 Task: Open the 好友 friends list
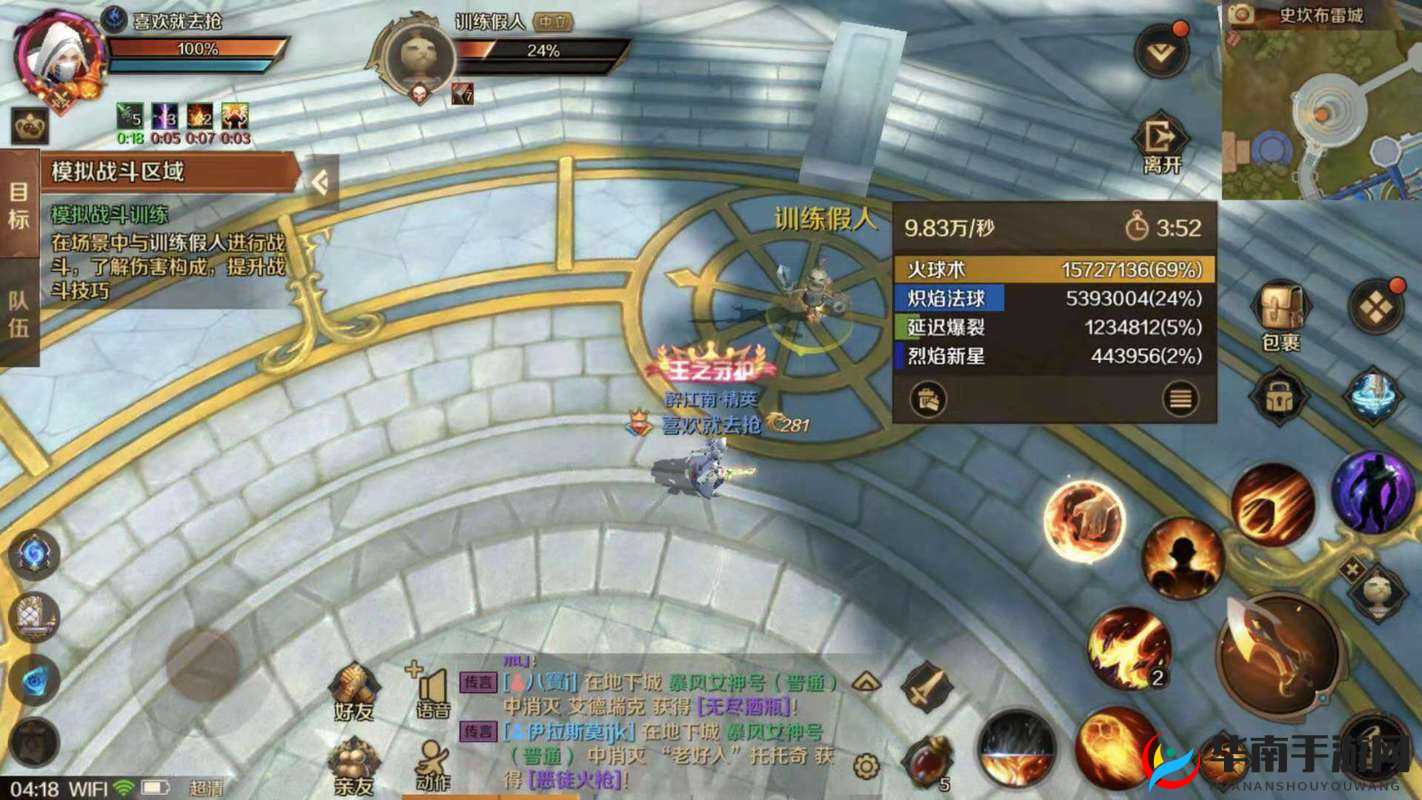pos(354,690)
